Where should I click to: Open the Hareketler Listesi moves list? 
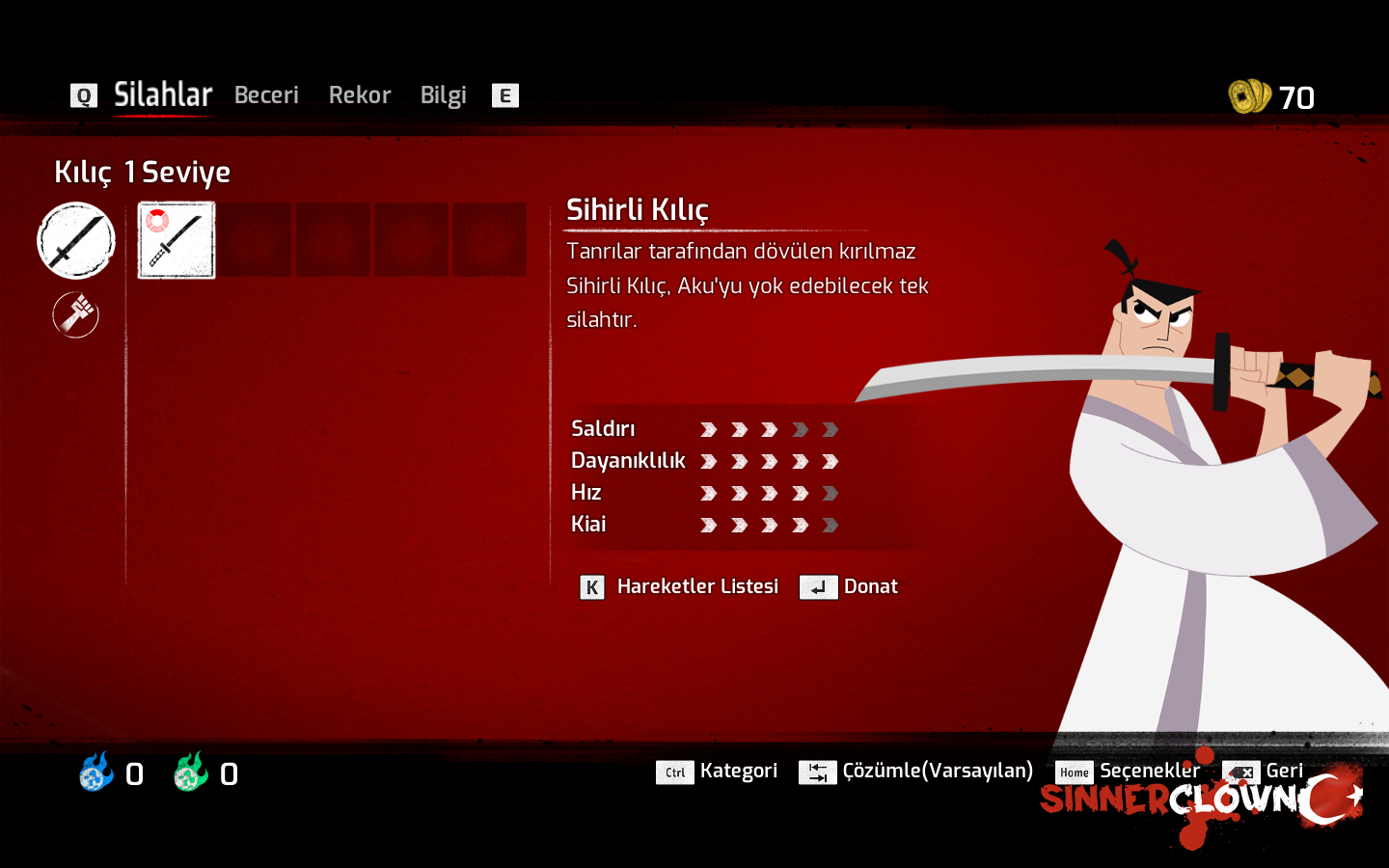696,586
